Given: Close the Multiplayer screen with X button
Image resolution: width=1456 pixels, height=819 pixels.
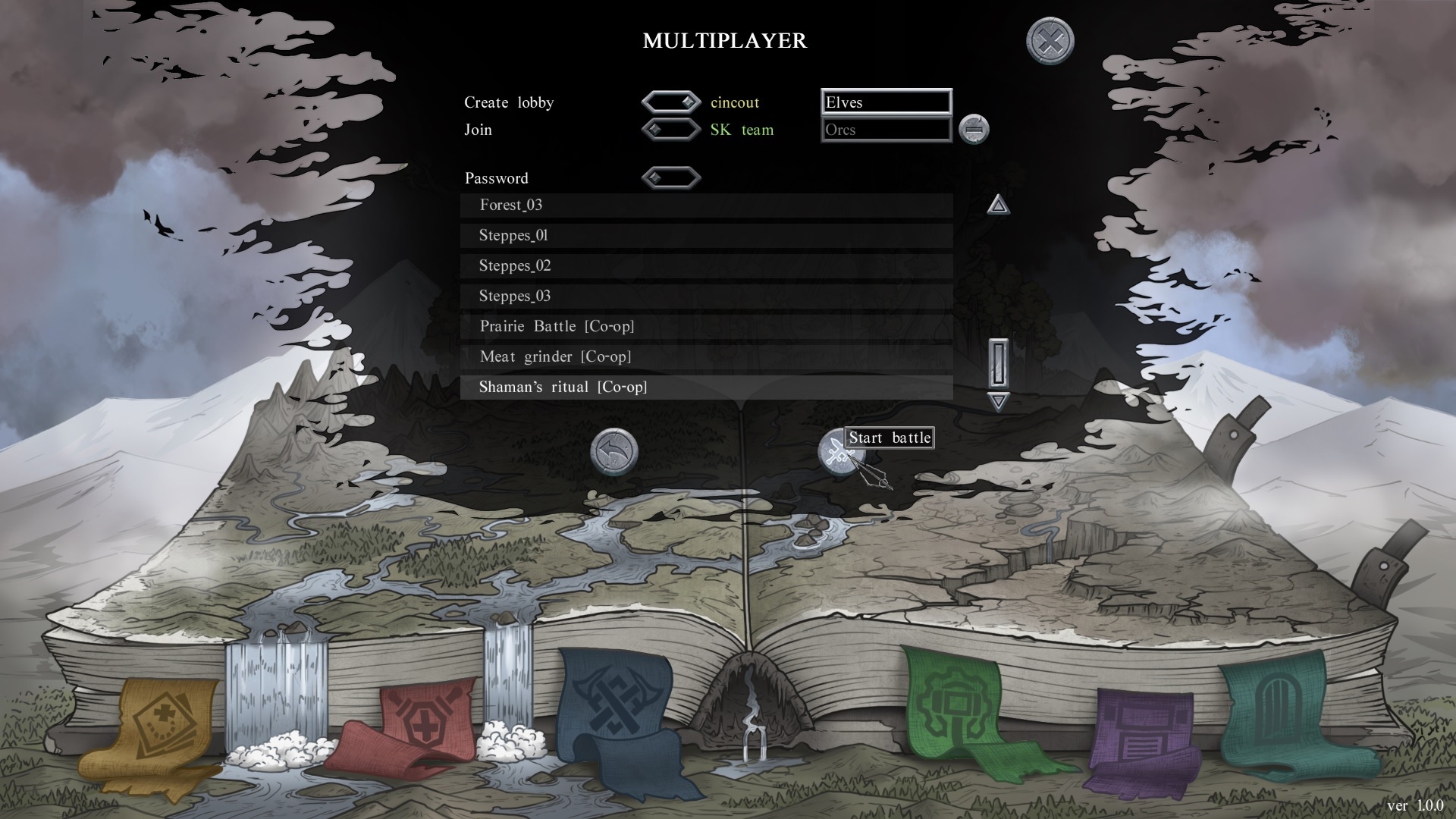Looking at the screenshot, I should tap(1050, 40).
